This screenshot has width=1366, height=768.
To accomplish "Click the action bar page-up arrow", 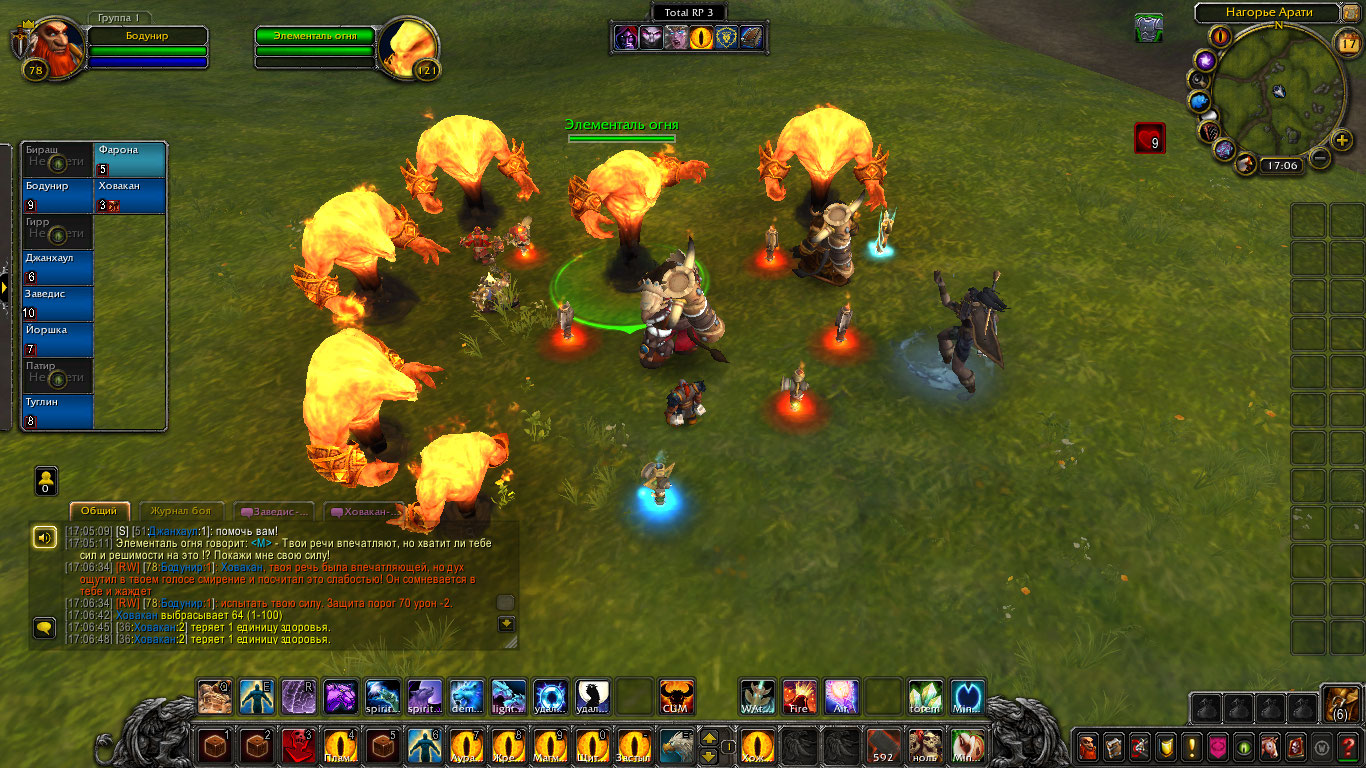I will tap(709, 738).
